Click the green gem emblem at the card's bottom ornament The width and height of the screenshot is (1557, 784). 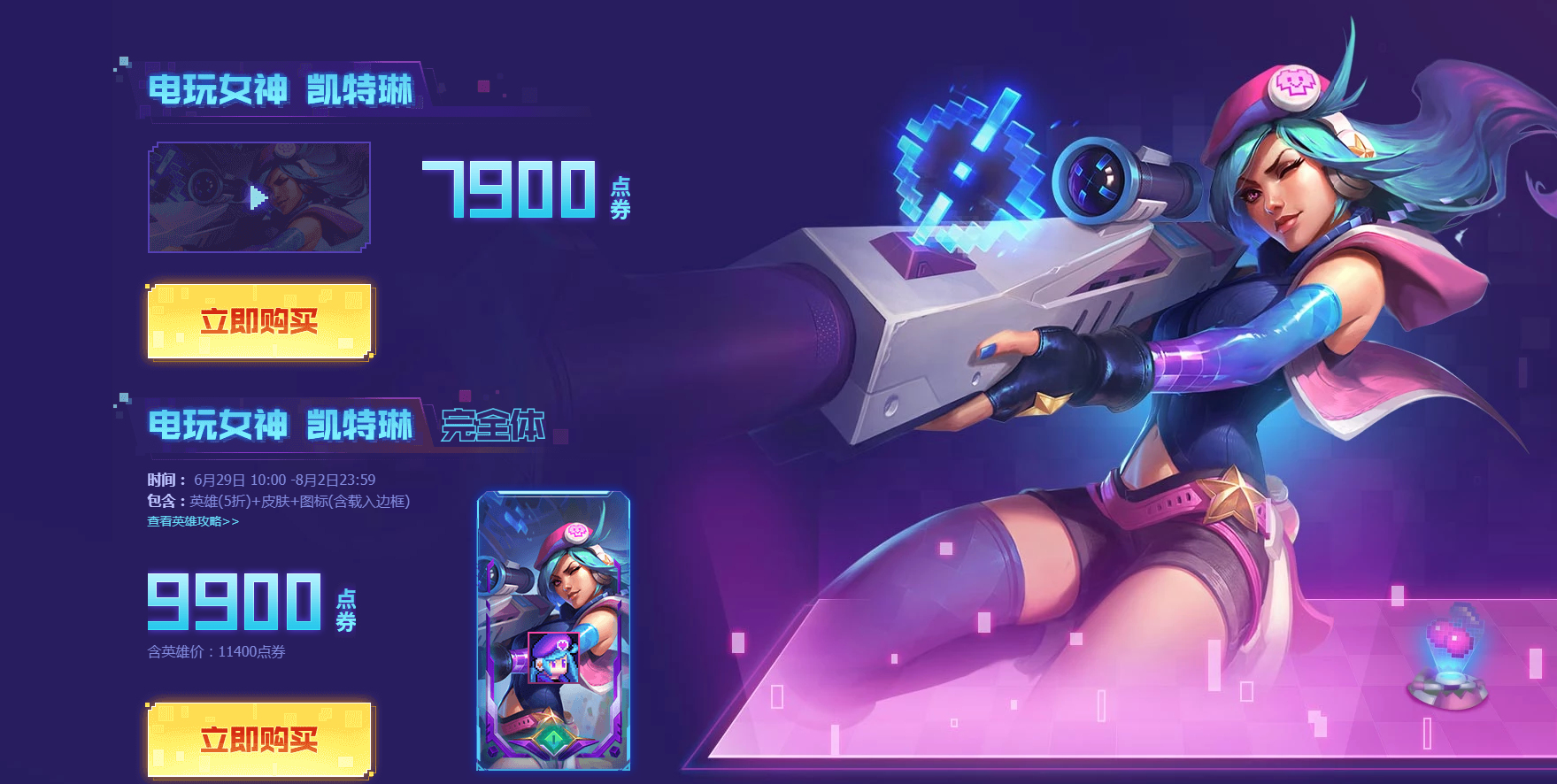[553, 736]
